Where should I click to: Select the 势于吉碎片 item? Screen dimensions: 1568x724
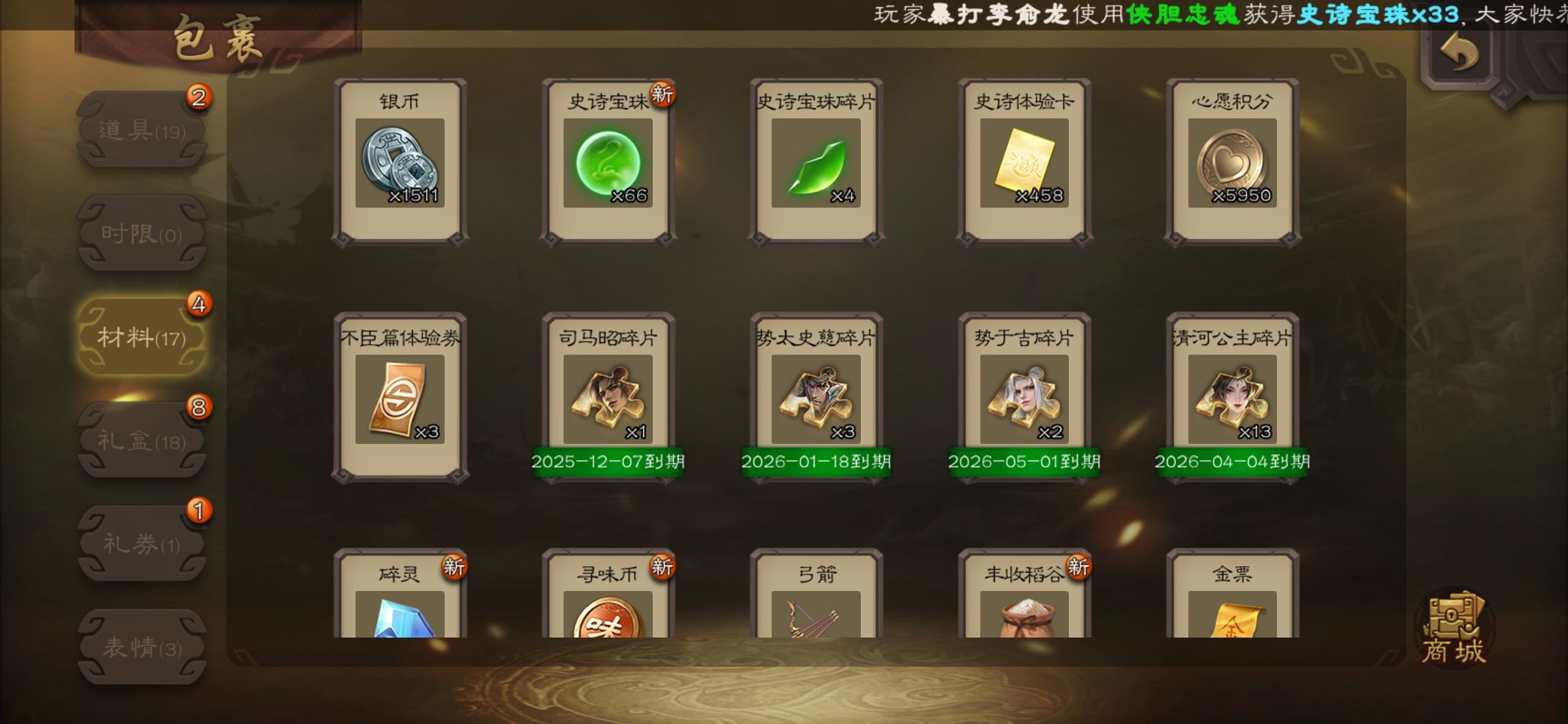pos(1024,399)
